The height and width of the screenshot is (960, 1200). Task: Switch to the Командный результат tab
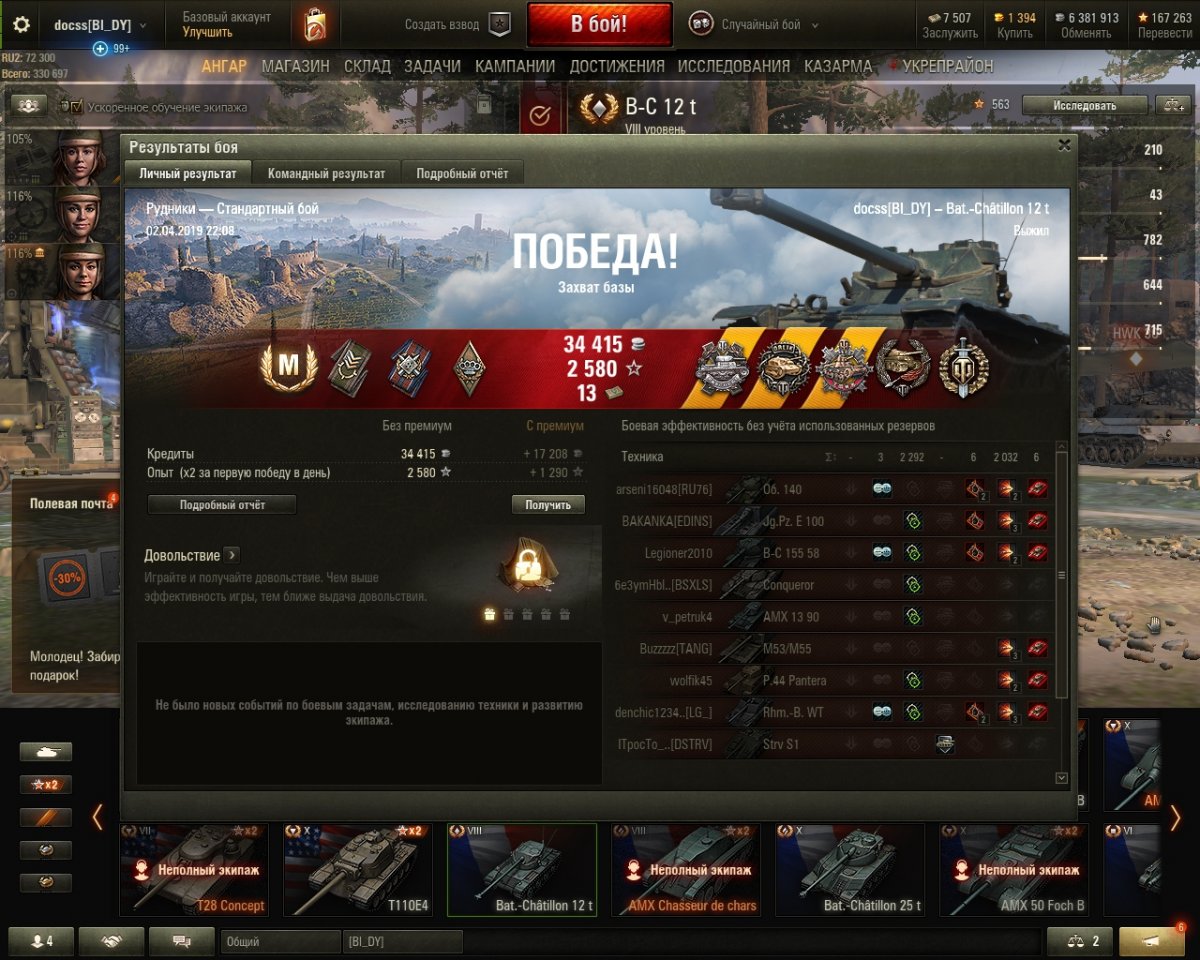[x=326, y=173]
